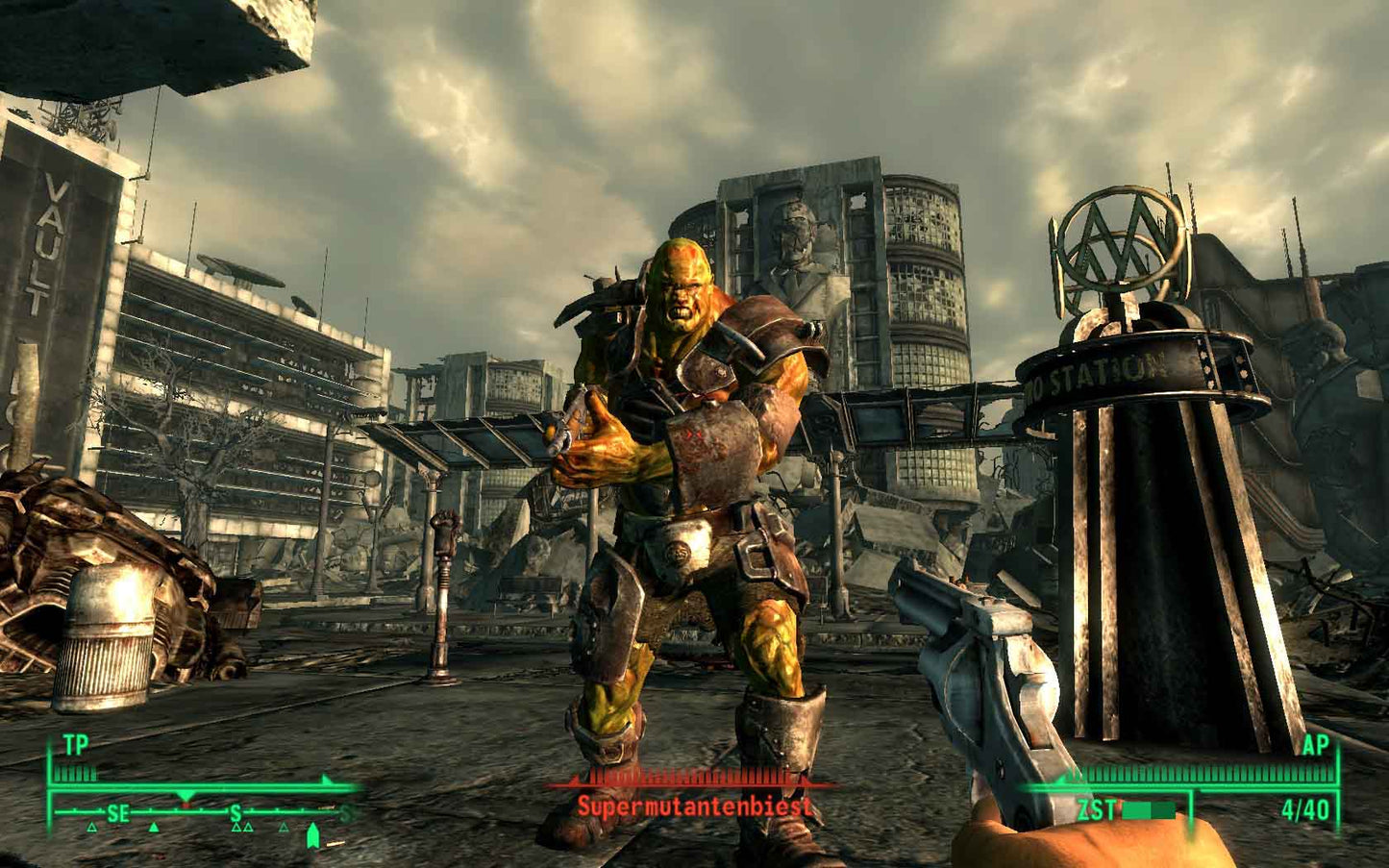Select the SE direction marker on the compass
Screen dimensions: 1389x868
118,813
